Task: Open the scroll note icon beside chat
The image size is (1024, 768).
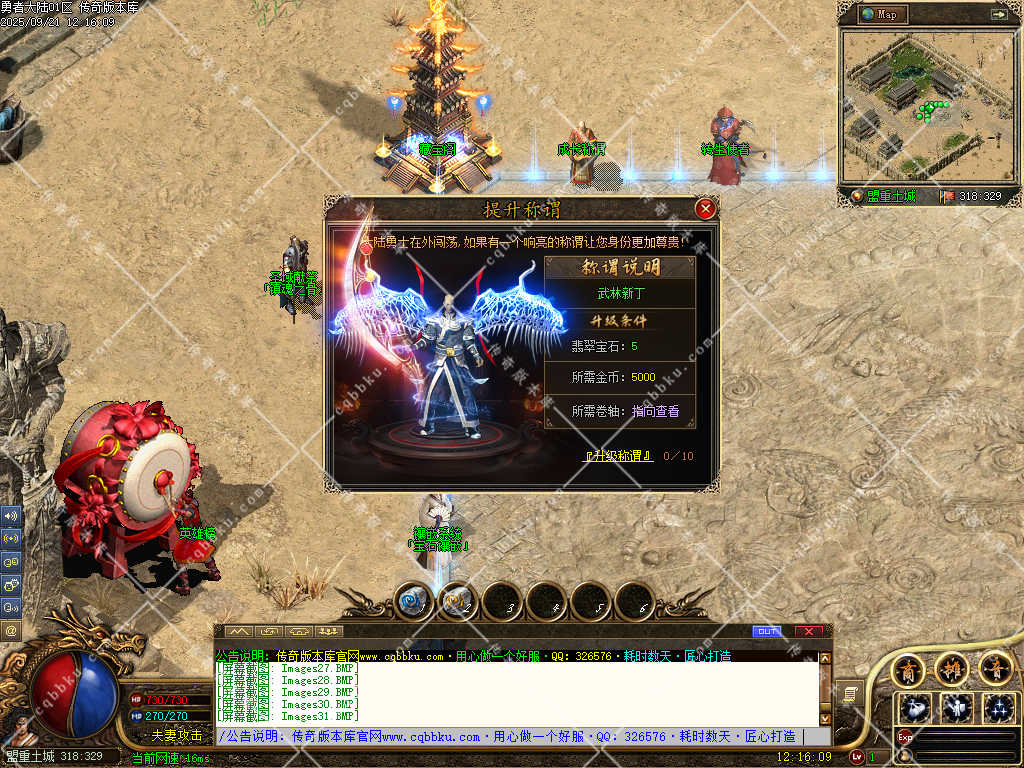Action: pyautogui.click(x=851, y=692)
